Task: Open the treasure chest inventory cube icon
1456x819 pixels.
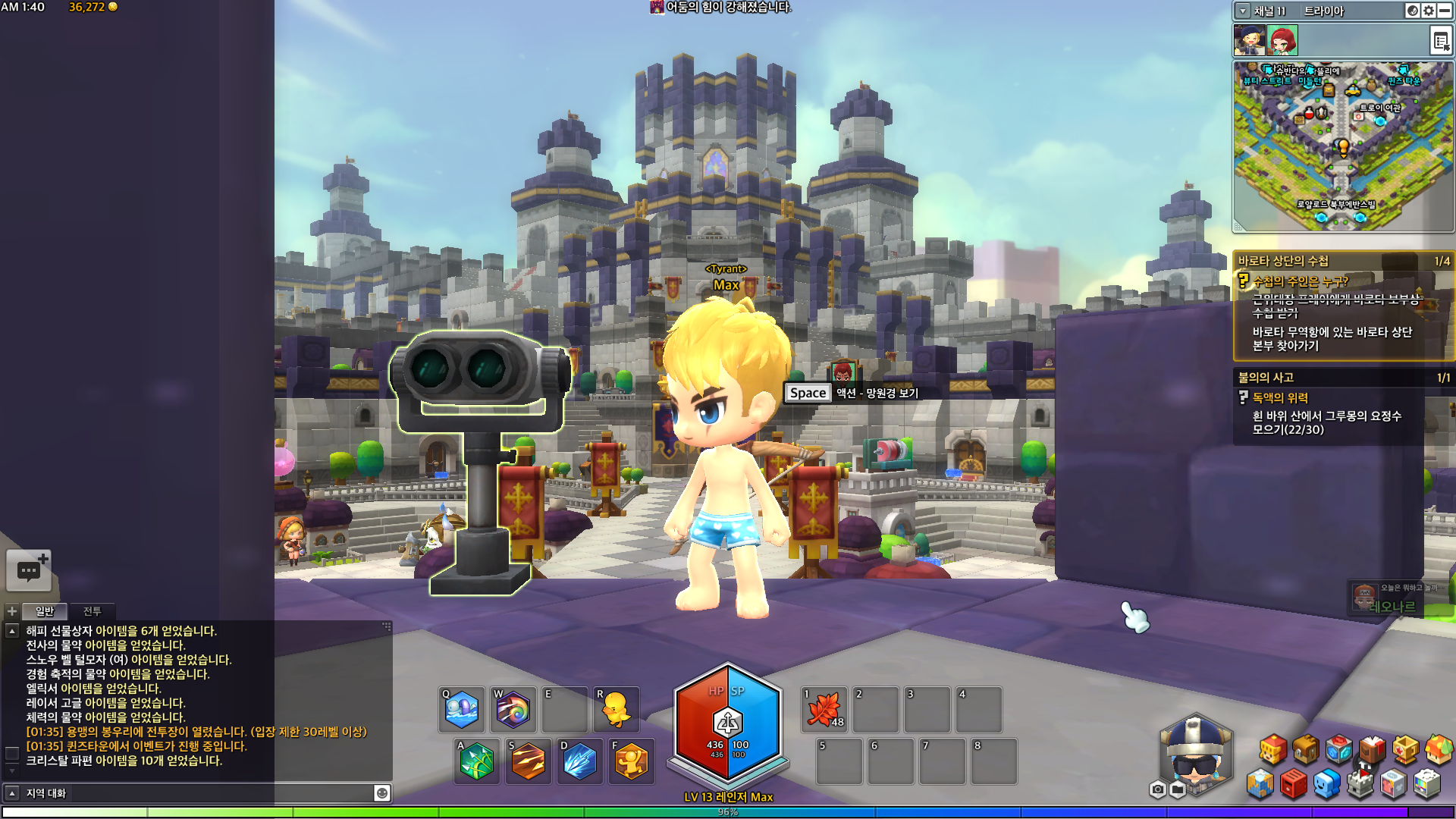Action: click(1305, 750)
